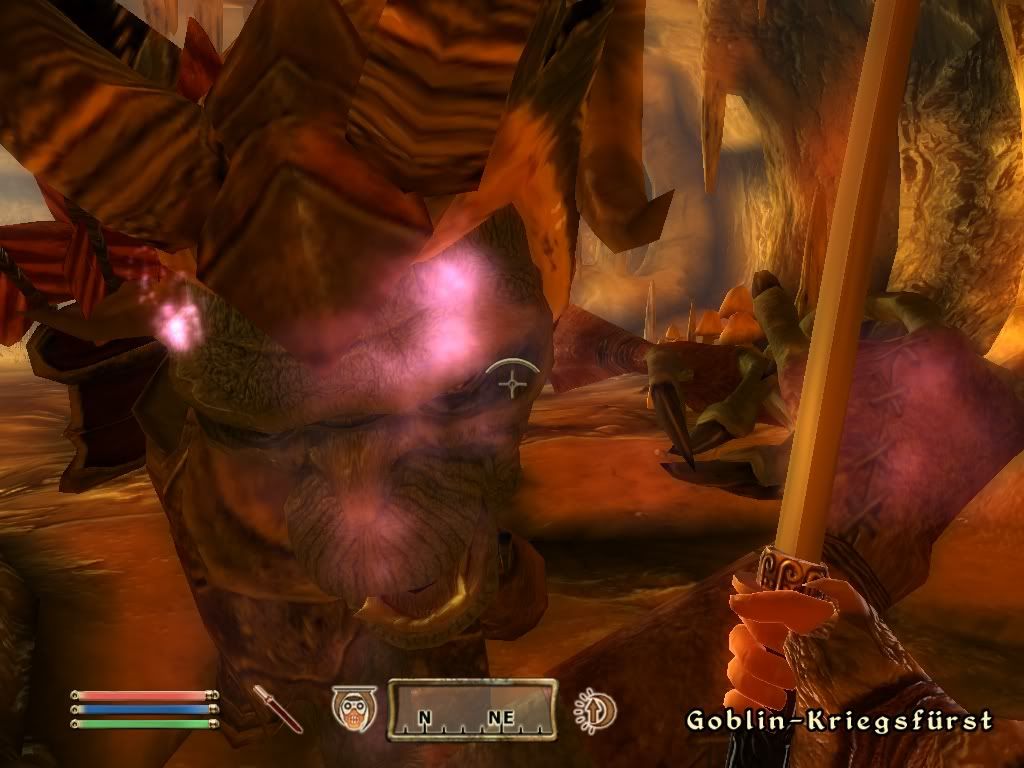Click the glowing arrow active-effect icon
Image resolution: width=1024 pixels, height=768 pixels.
tap(595, 711)
